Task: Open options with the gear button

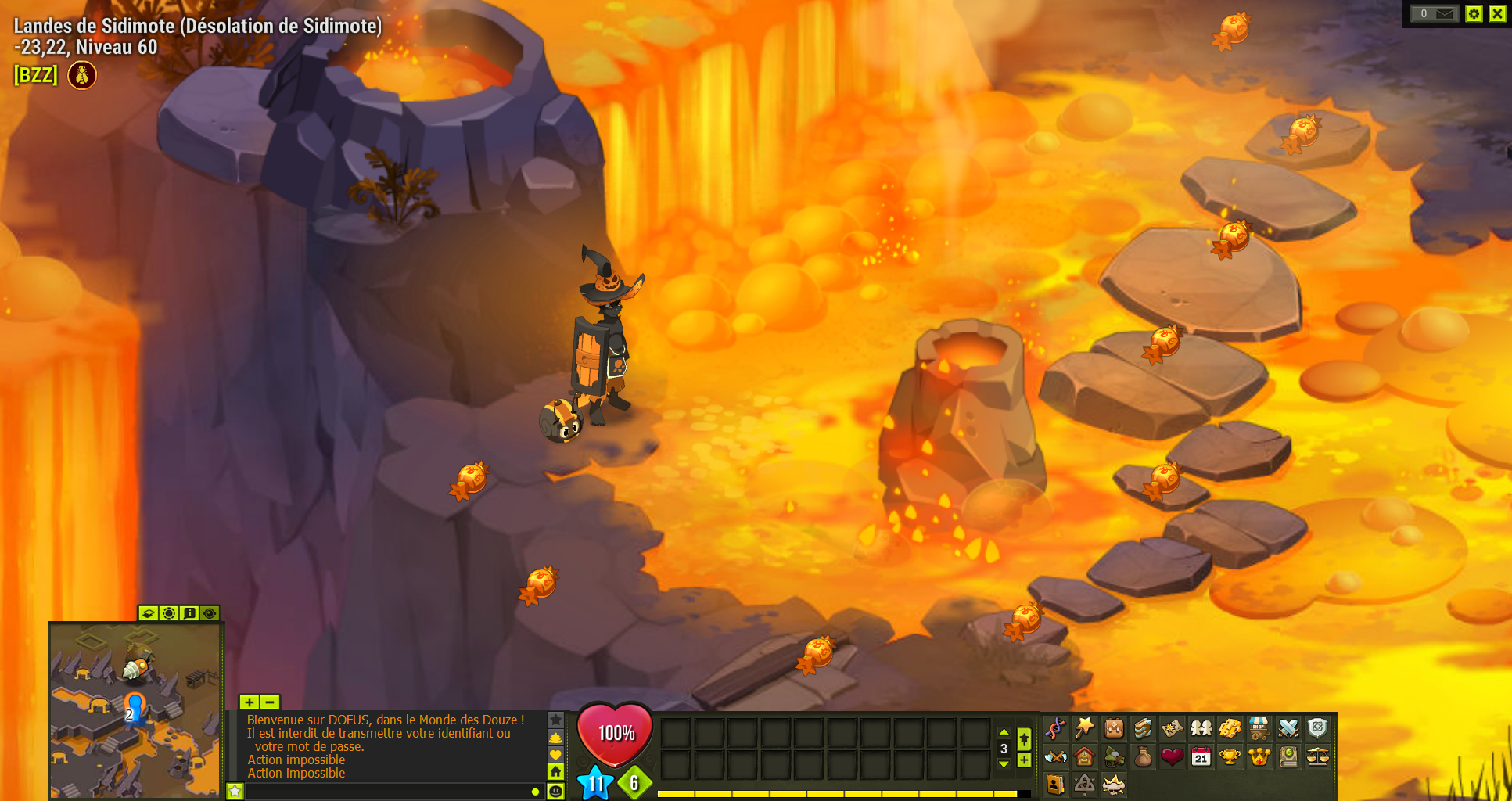Action: [x=1474, y=13]
